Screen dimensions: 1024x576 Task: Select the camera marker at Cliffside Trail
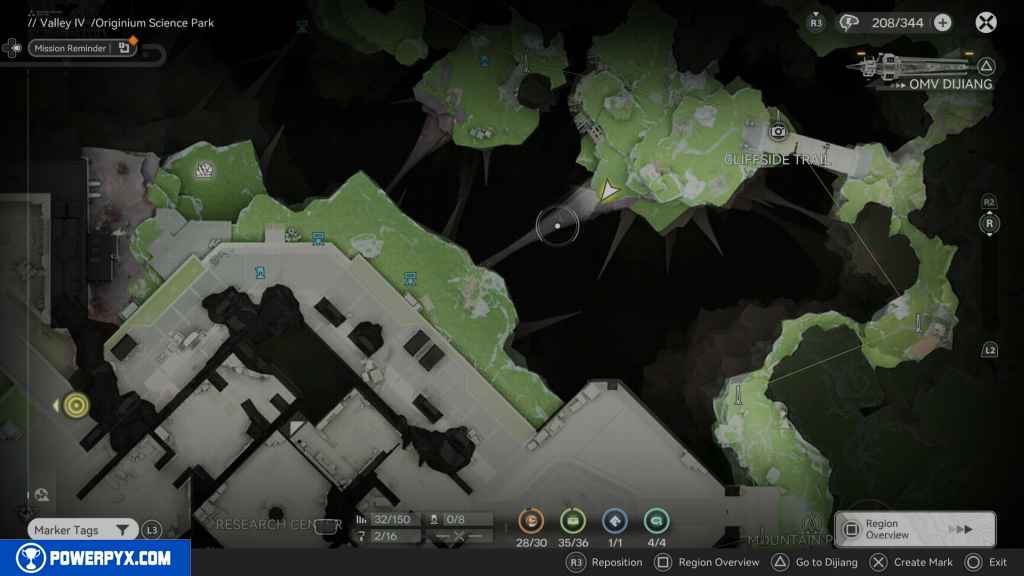[x=778, y=131]
